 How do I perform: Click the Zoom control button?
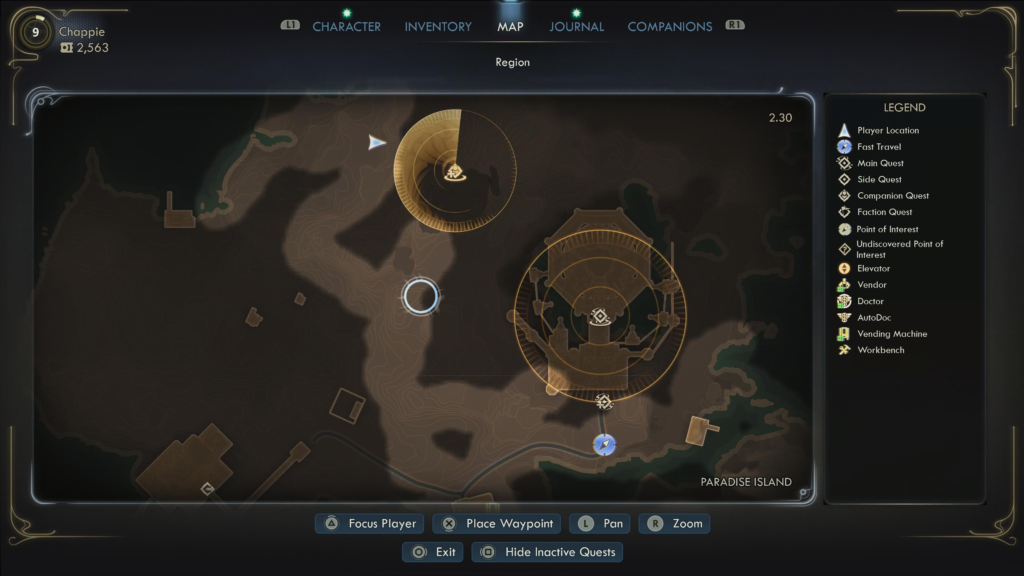674,524
